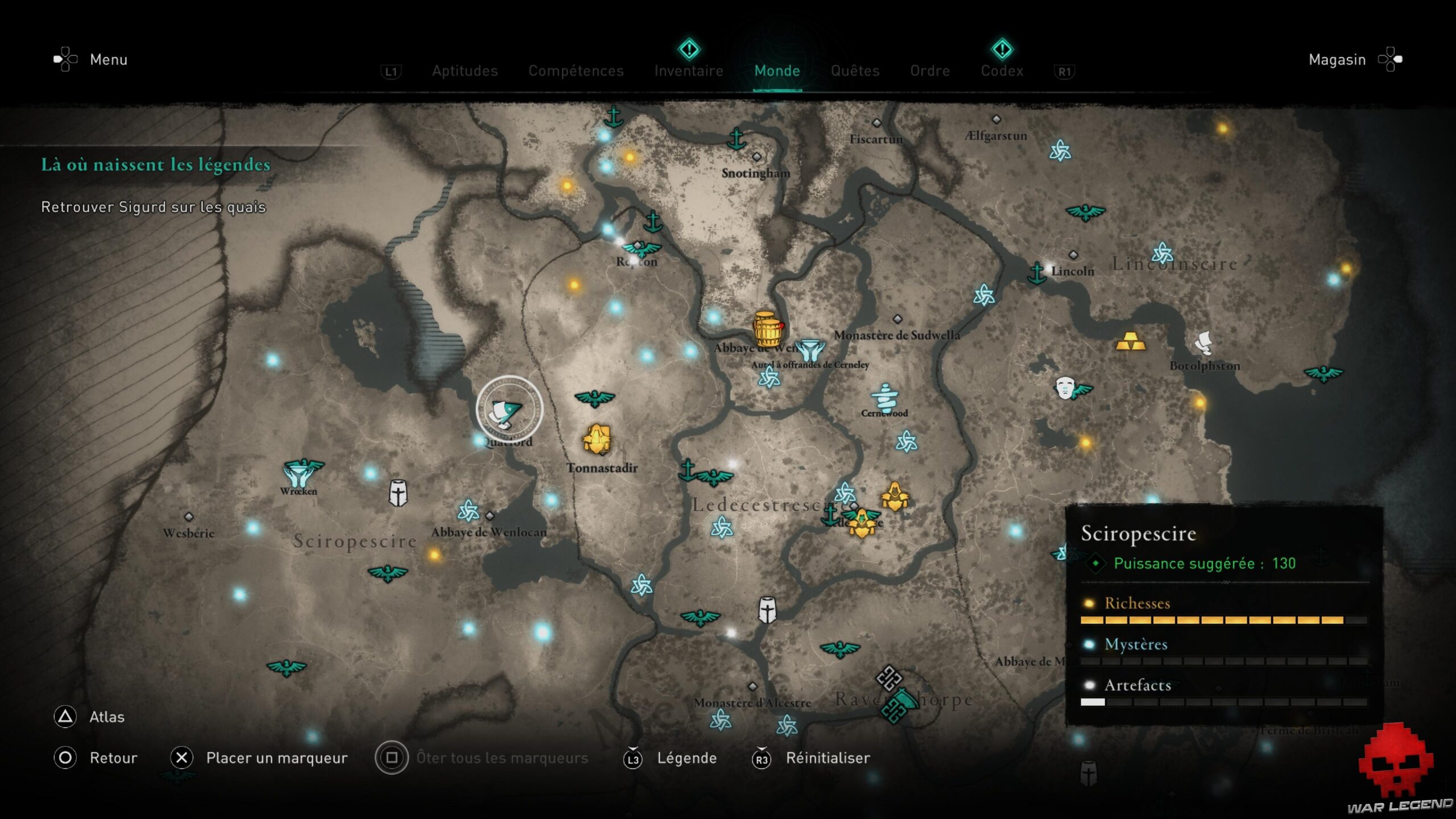Viewport: 1456px width, 819px height.
Task: Choose Retour to go back
Action: (x=113, y=758)
